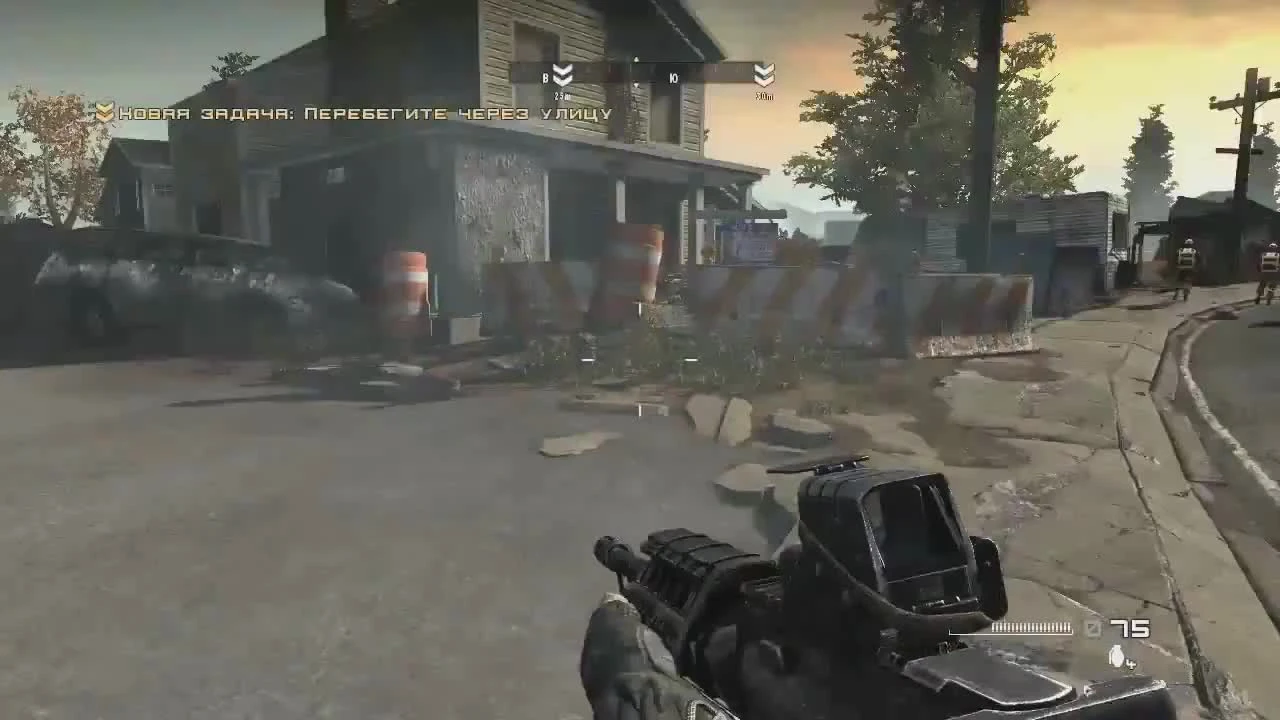This screenshot has width=1280, height=720.
Task: Select the southern waypoint chevron labeled "Ю"
Action: click(672, 77)
